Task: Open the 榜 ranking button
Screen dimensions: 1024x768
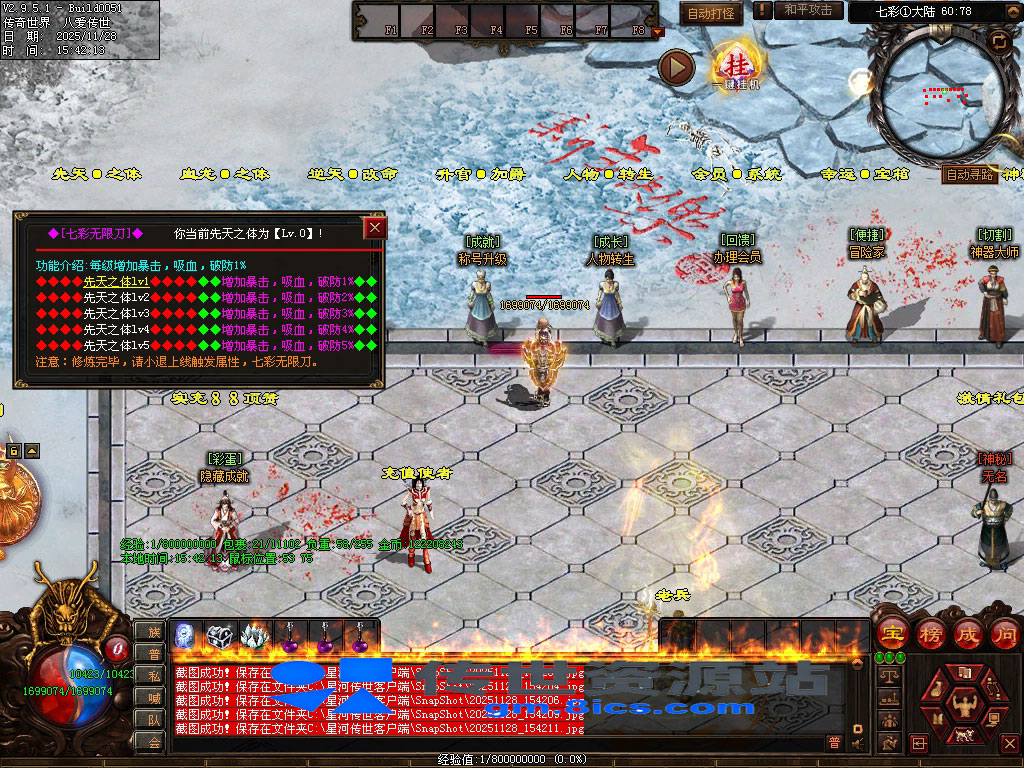Action: [928, 633]
